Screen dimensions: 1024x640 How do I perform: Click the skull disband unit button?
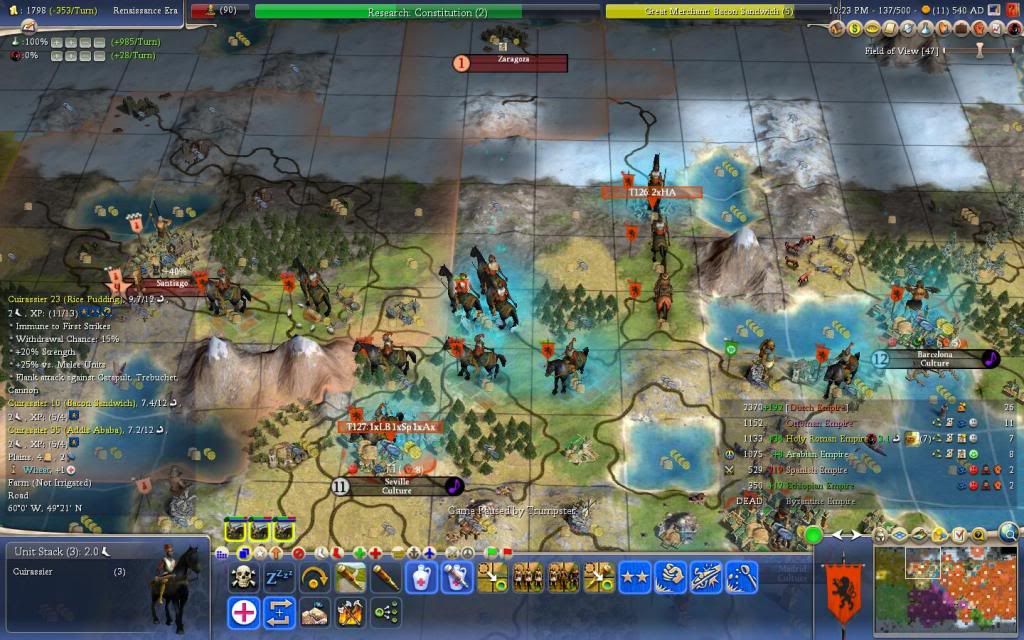[x=243, y=577]
